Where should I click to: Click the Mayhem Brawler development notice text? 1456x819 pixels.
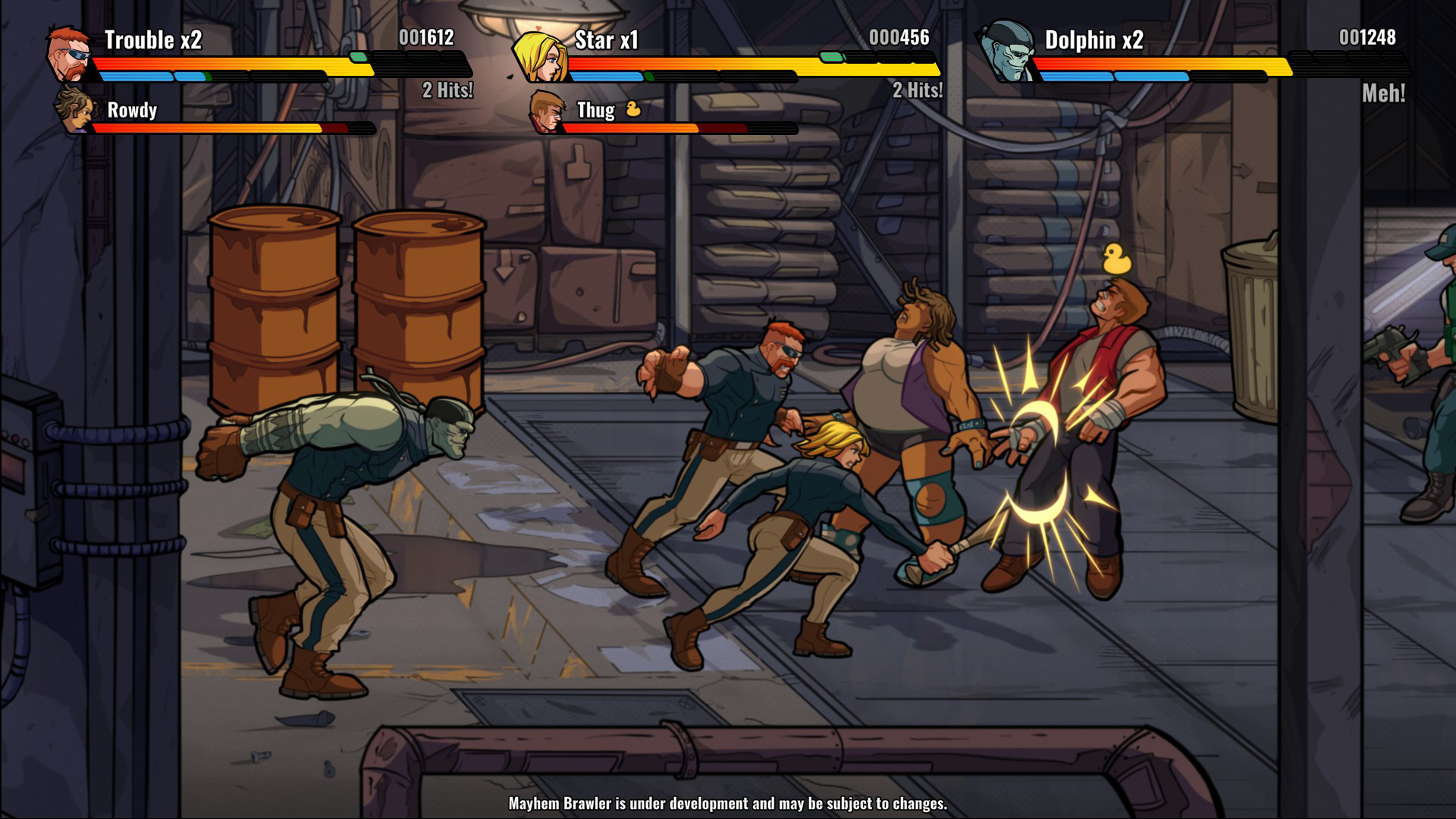(x=728, y=801)
